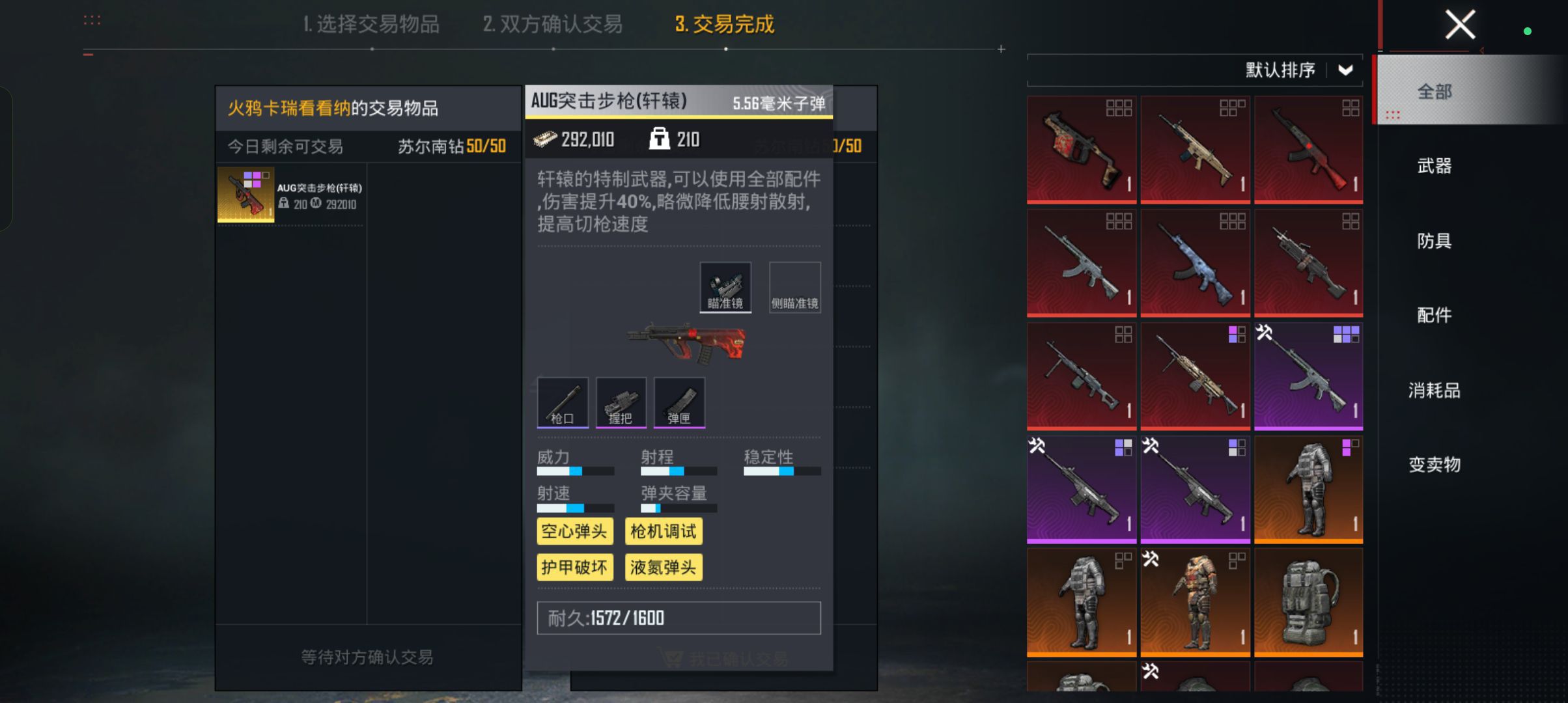Pick the backpack item in the inventory grid

point(1308,602)
